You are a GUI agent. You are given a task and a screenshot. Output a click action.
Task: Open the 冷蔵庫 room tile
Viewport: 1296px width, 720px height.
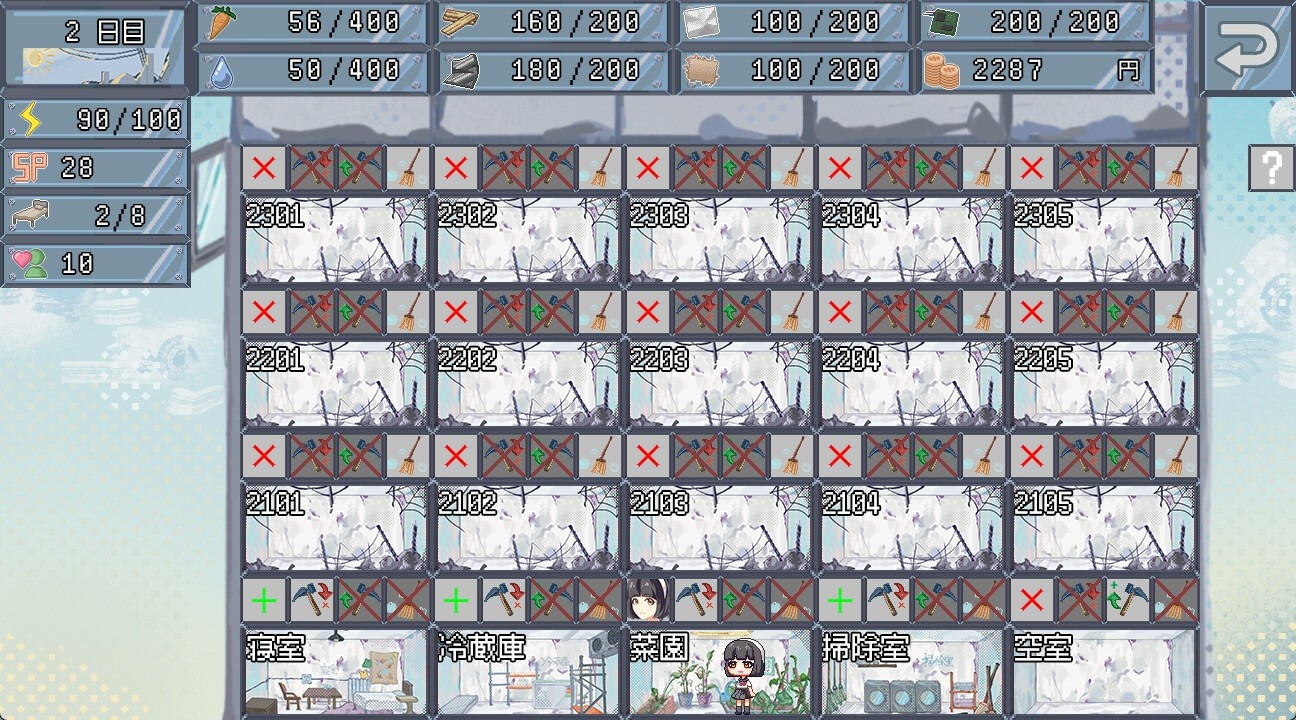(x=528, y=670)
